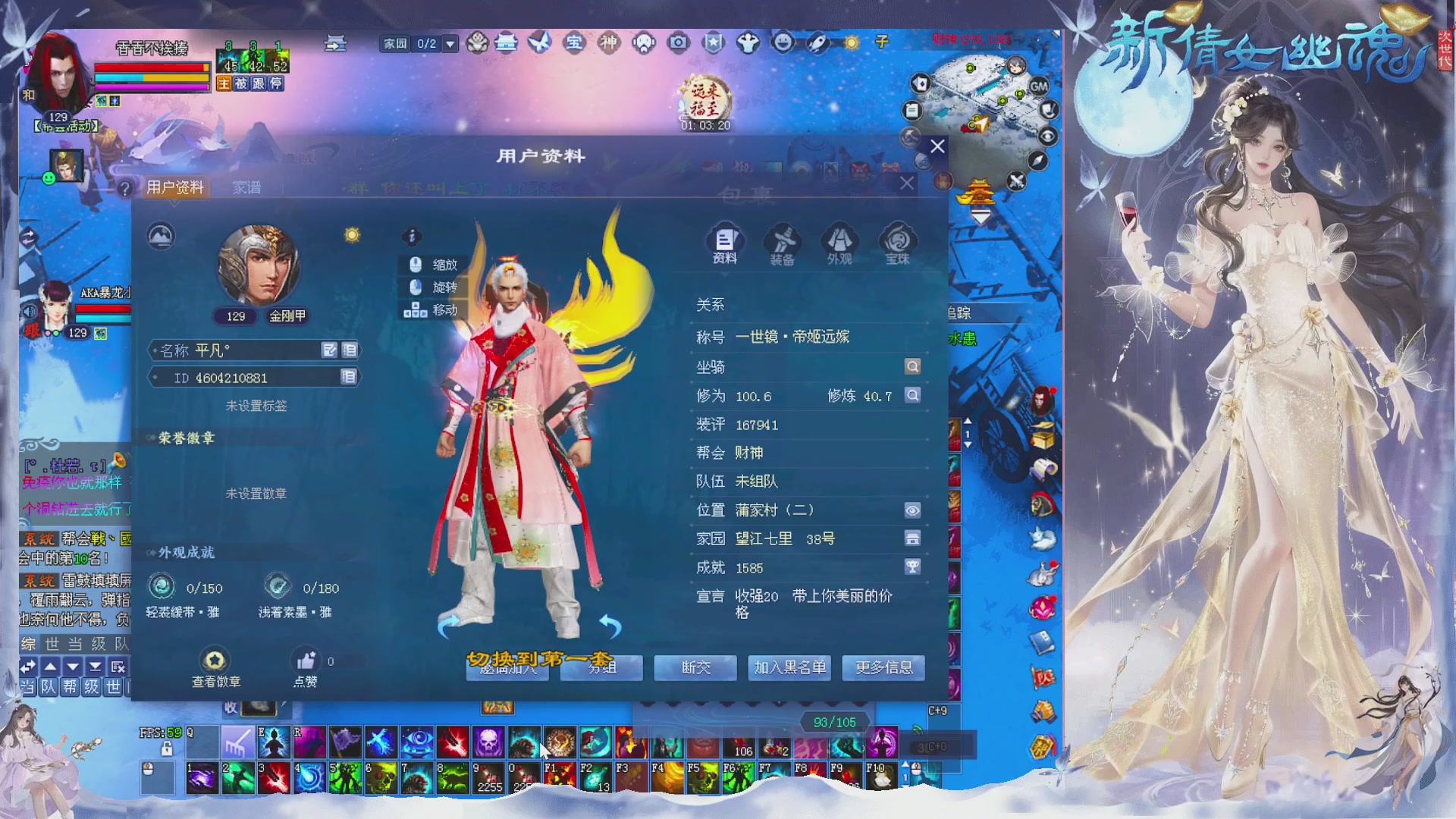Screen dimensions: 1456x819
Task: Open the 装备 equipment panel icon
Action: tap(783, 241)
